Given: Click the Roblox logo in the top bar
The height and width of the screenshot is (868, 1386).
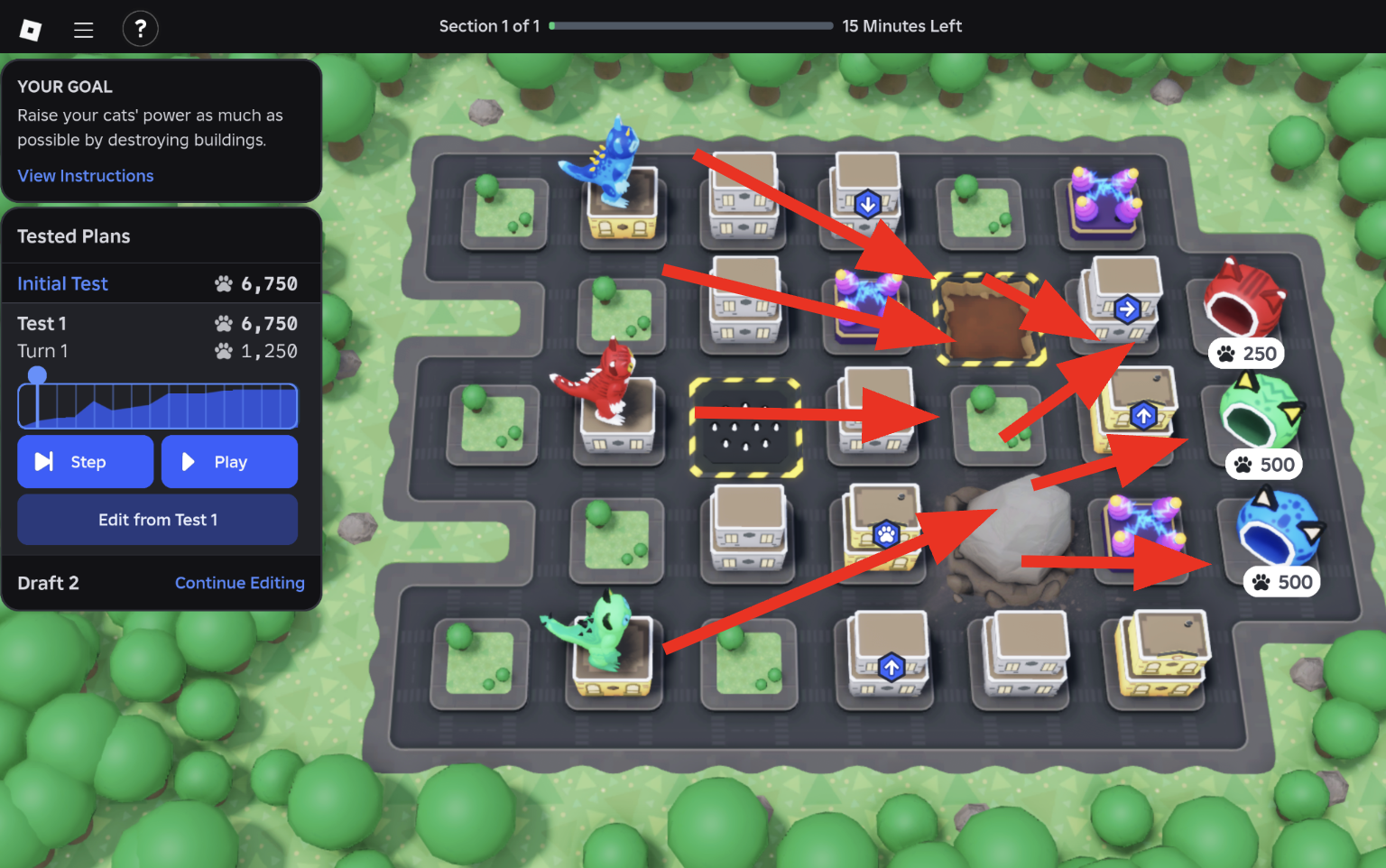Looking at the screenshot, I should [30, 27].
